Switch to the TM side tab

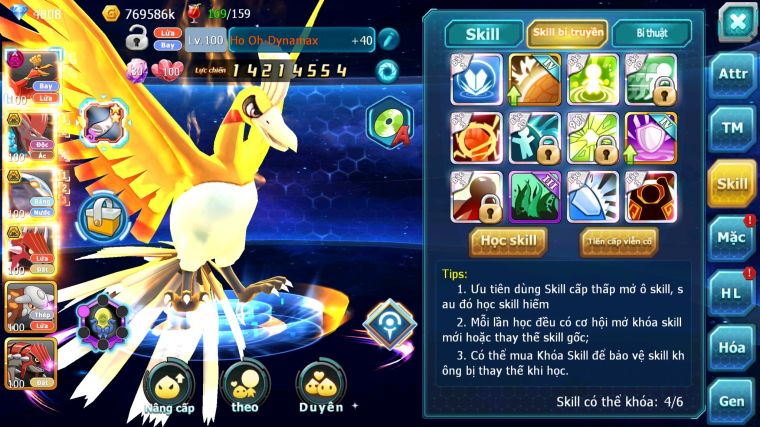732,128
